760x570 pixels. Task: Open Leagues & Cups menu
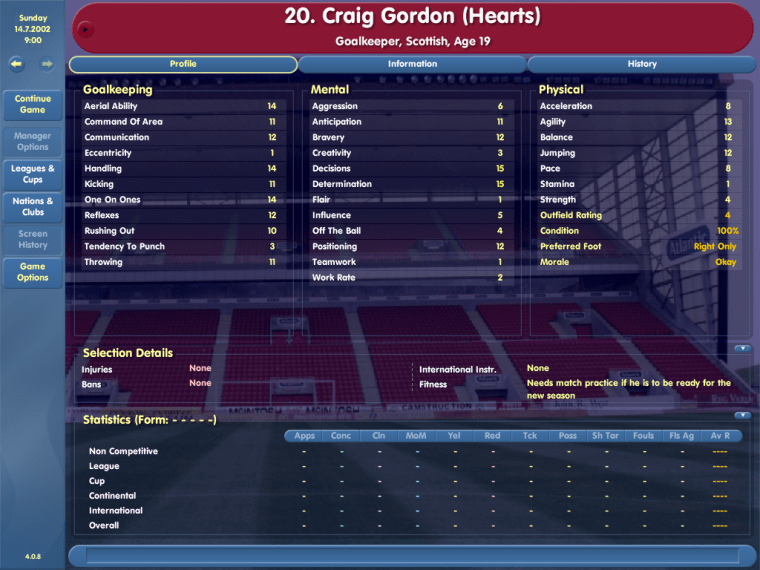click(x=33, y=174)
